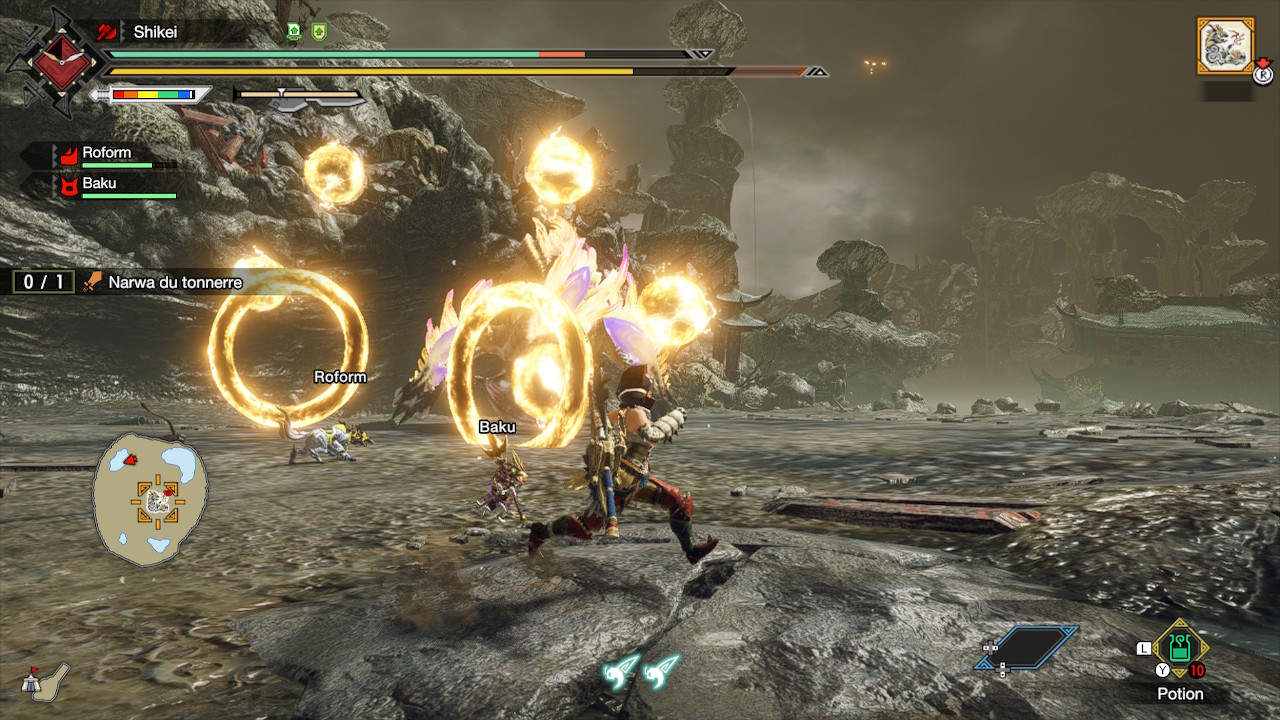Click the Narwa du tonnerre quest objective
Image resolution: width=1280 pixels, height=720 pixels.
[x=174, y=283]
